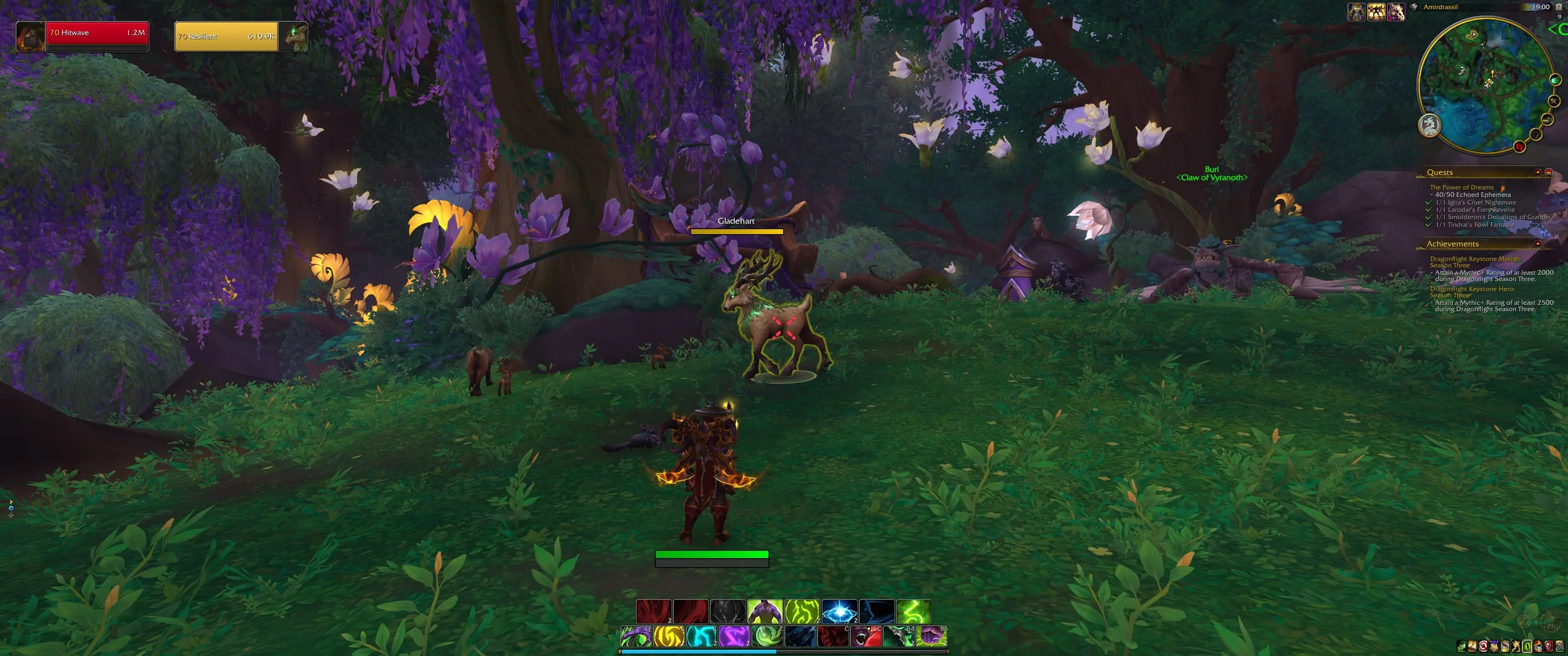Activate the purple fist ability on B5
This screenshot has width=1568, height=656.
(931, 636)
